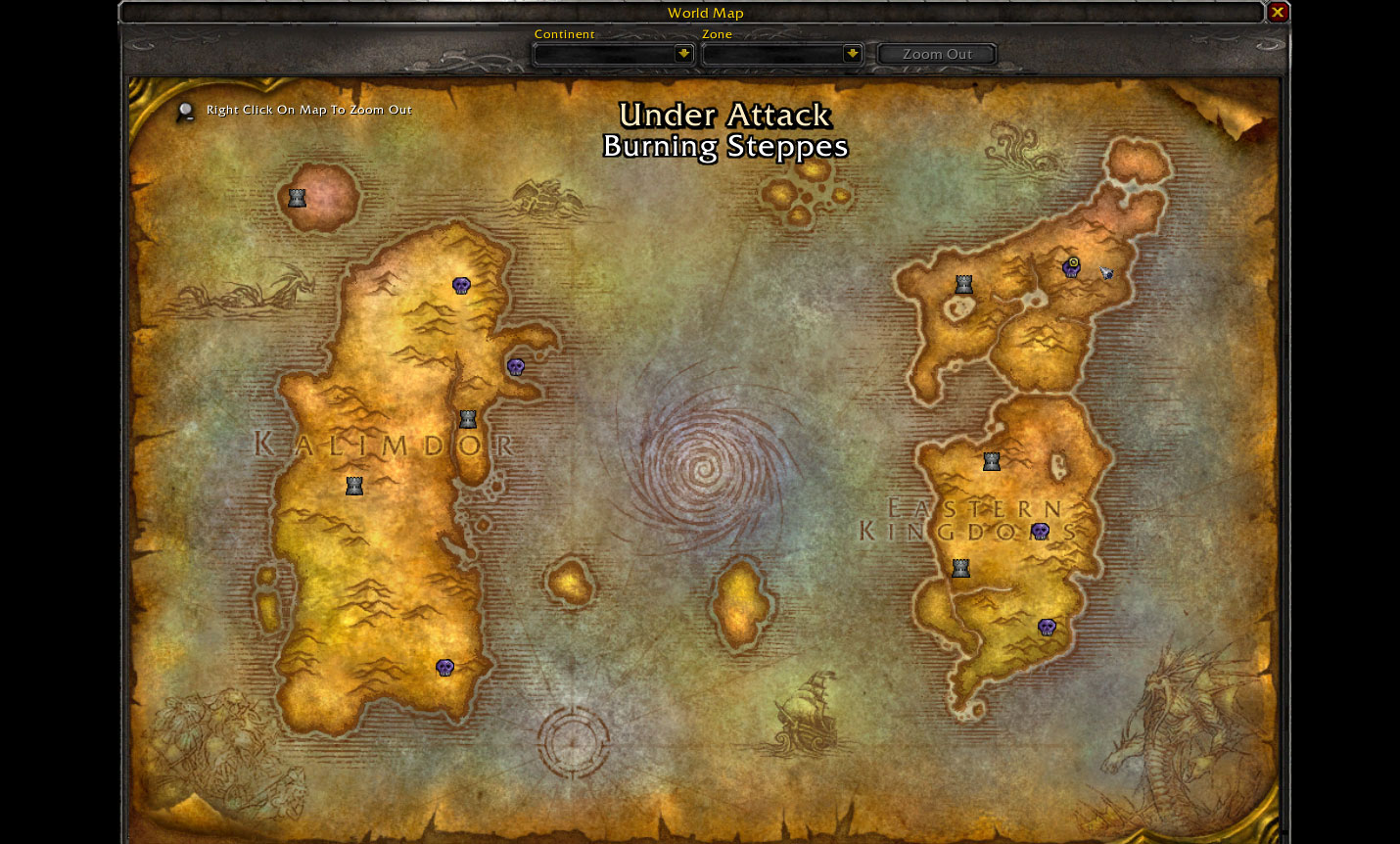This screenshot has height=844, width=1400.
Task: Close the World Map window
Action: 1277,13
